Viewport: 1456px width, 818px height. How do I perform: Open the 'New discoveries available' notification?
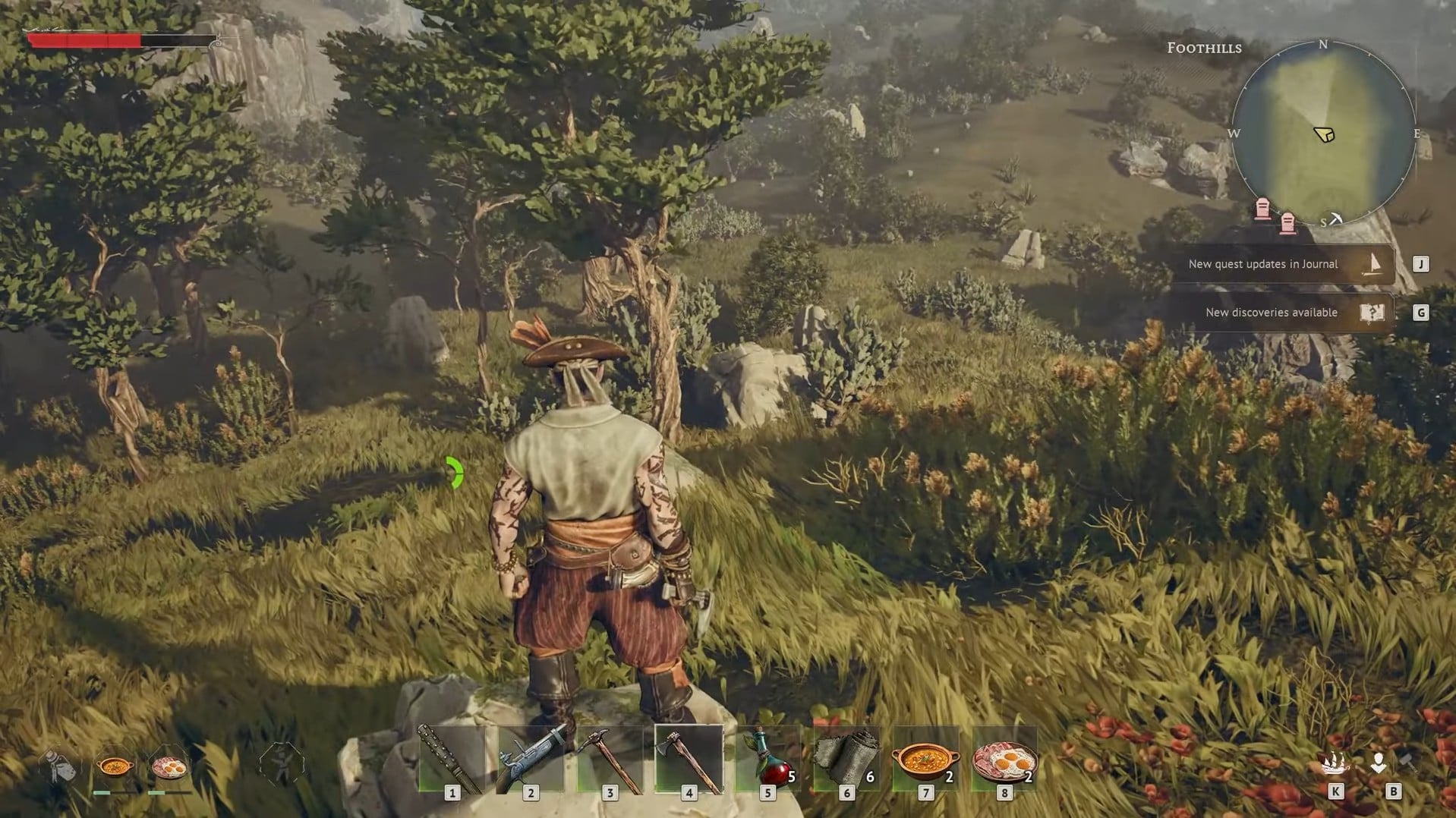[1282, 313]
